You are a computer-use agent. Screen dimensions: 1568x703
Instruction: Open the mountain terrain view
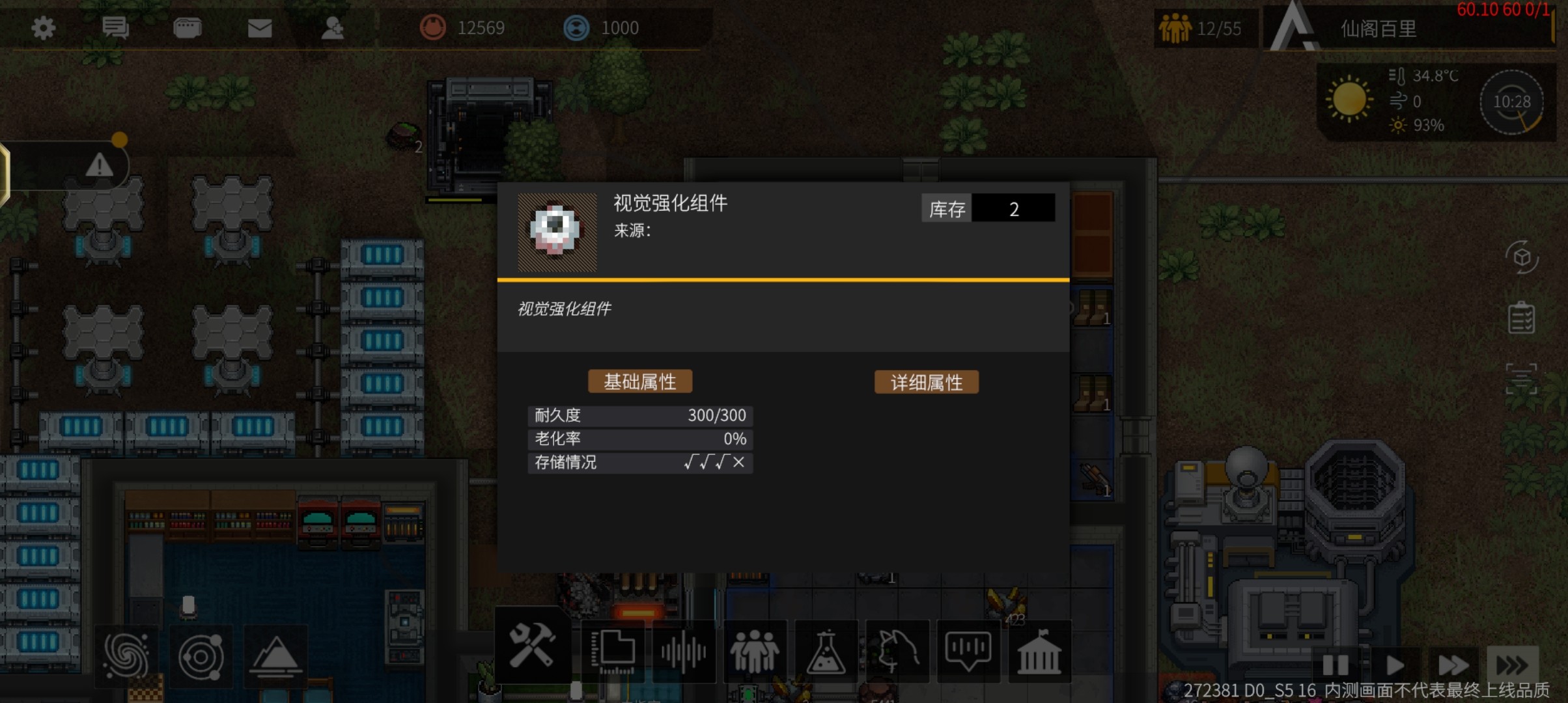coord(275,656)
